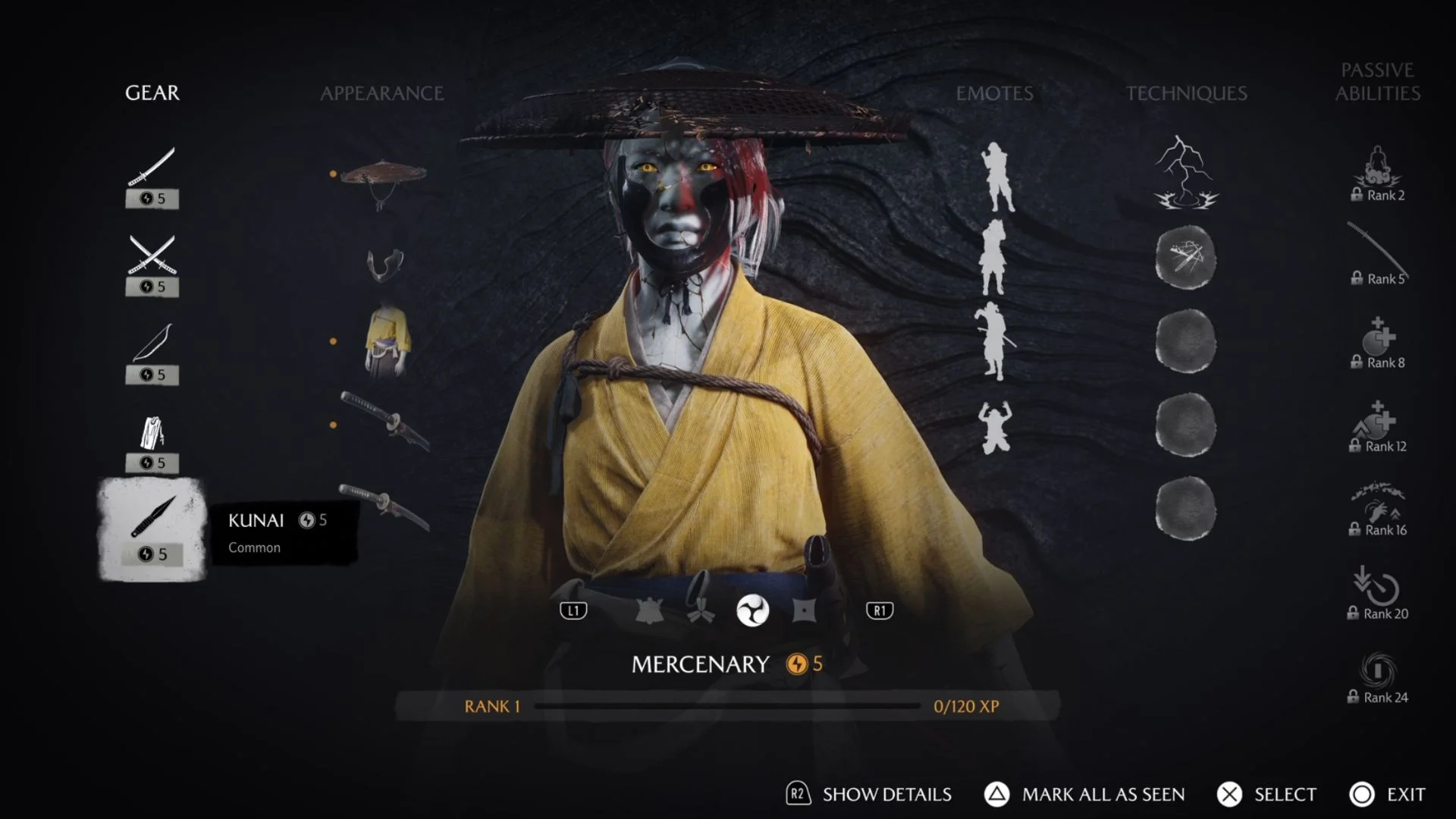Click the Mark All As Seen option
1456x819 pixels.
tap(1084, 794)
